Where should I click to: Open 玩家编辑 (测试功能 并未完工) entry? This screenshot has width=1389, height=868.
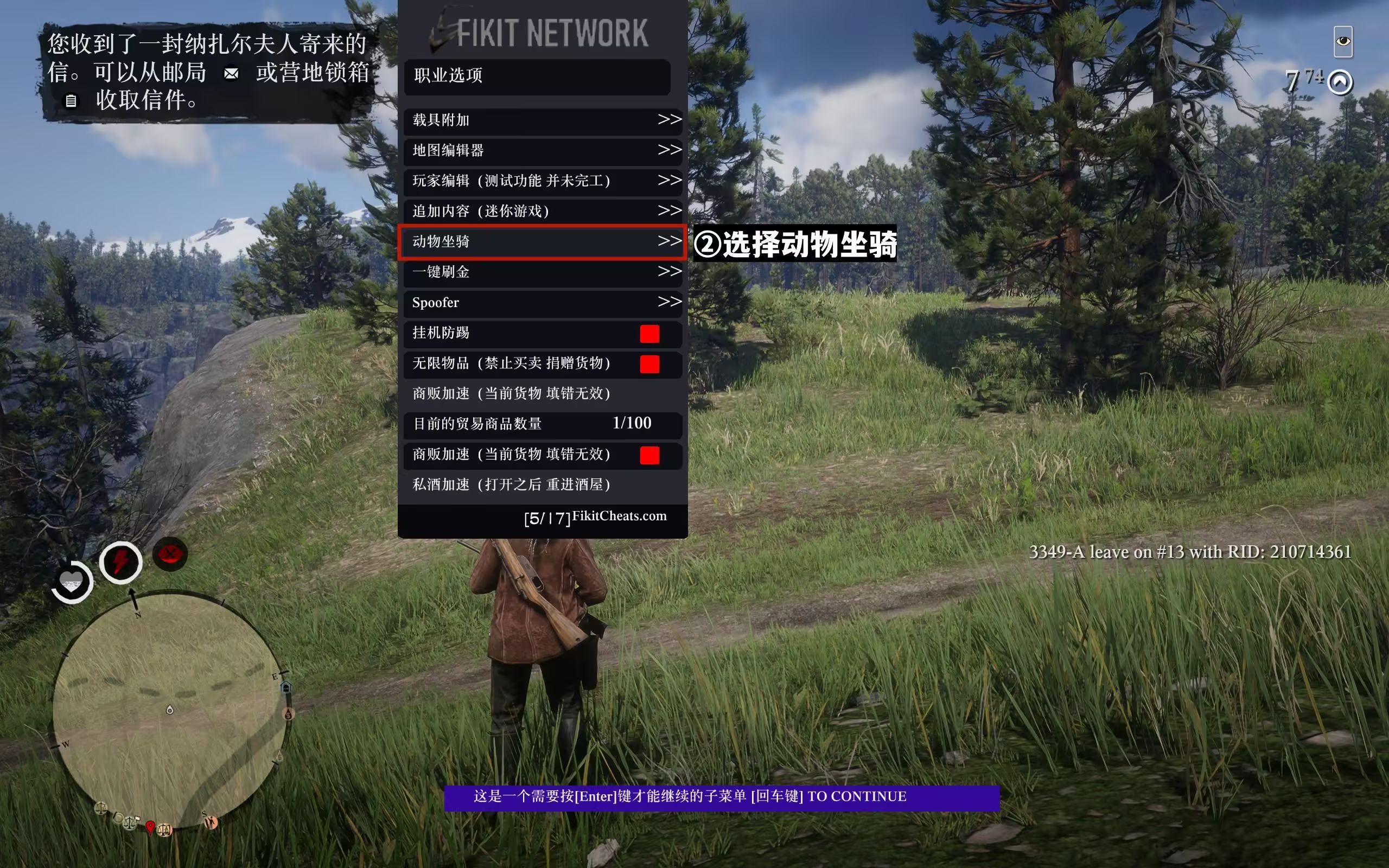coord(542,181)
